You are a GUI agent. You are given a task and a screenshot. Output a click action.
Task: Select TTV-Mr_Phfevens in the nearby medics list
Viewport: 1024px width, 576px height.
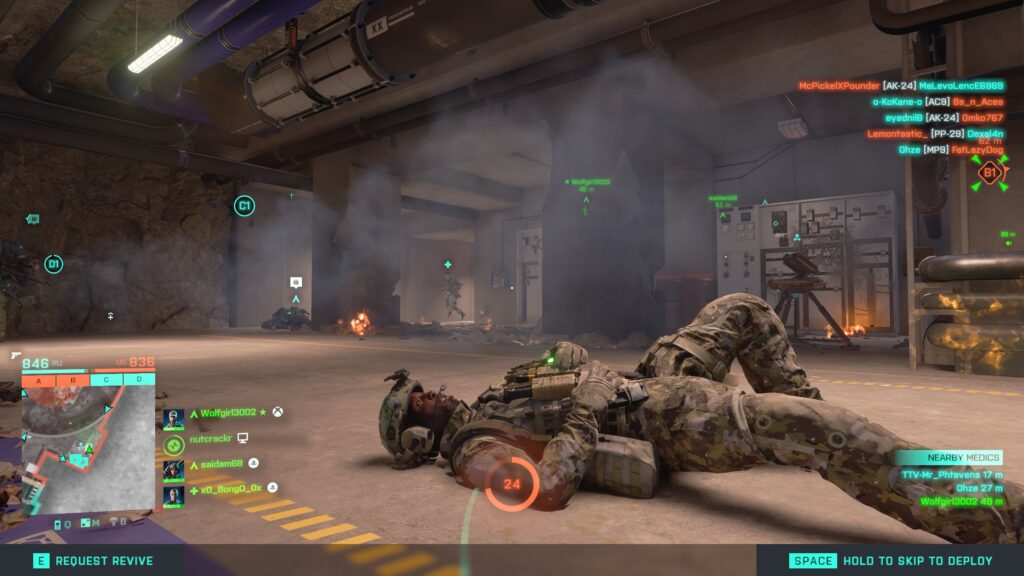[x=952, y=474]
